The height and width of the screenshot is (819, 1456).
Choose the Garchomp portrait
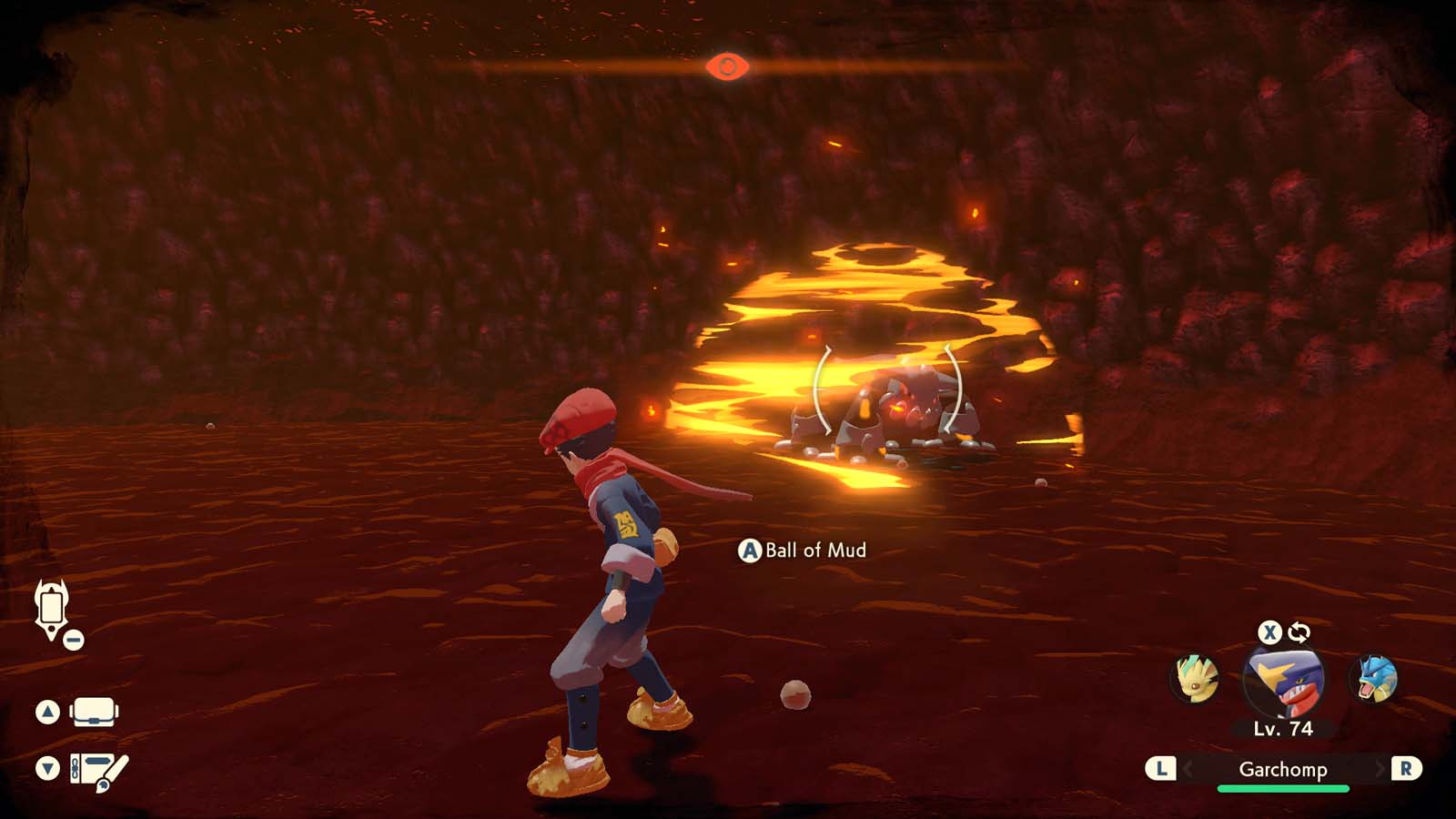tap(1283, 681)
